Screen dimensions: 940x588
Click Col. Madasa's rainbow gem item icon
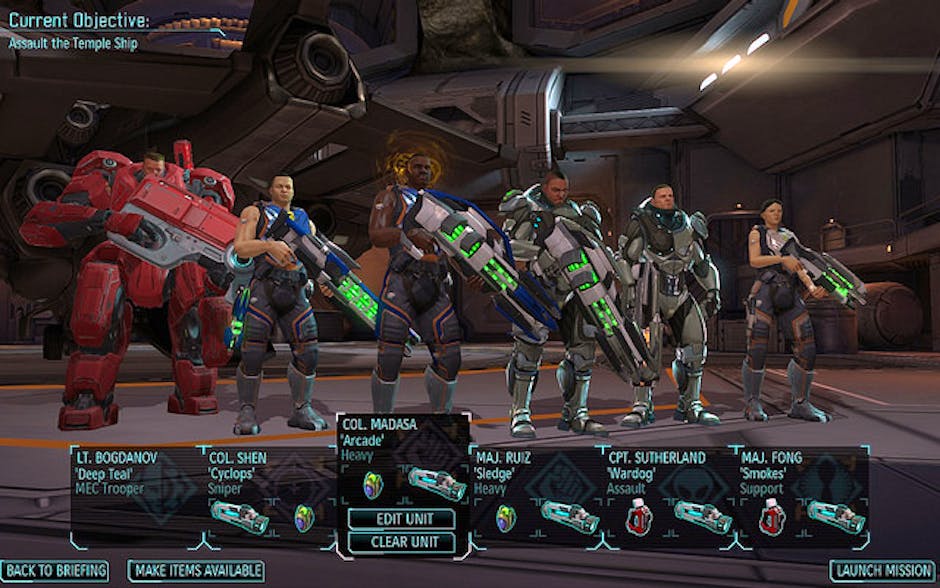tap(373, 485)
